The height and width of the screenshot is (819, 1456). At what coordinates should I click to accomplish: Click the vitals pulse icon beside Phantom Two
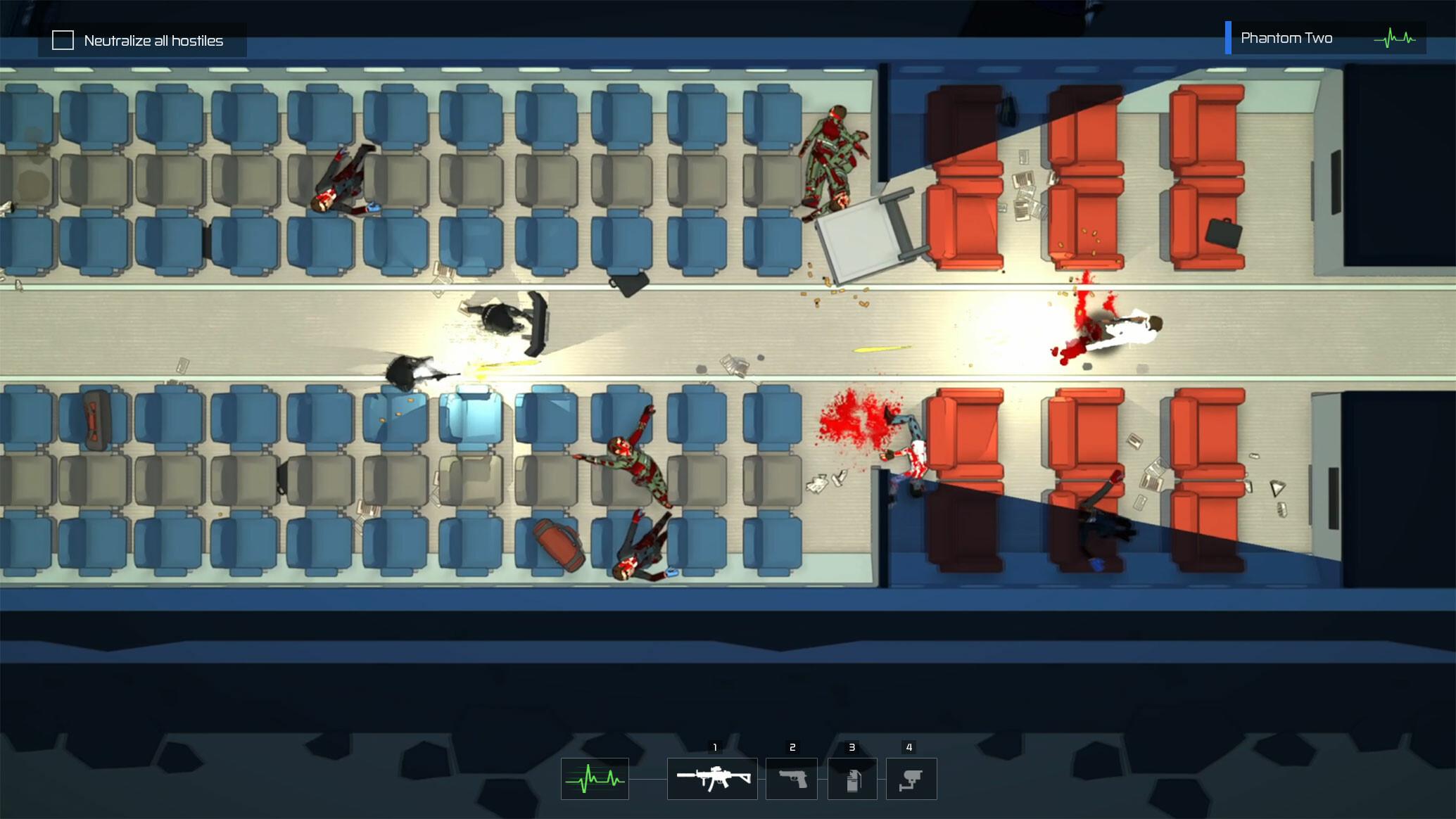[x=1394, y=37]
